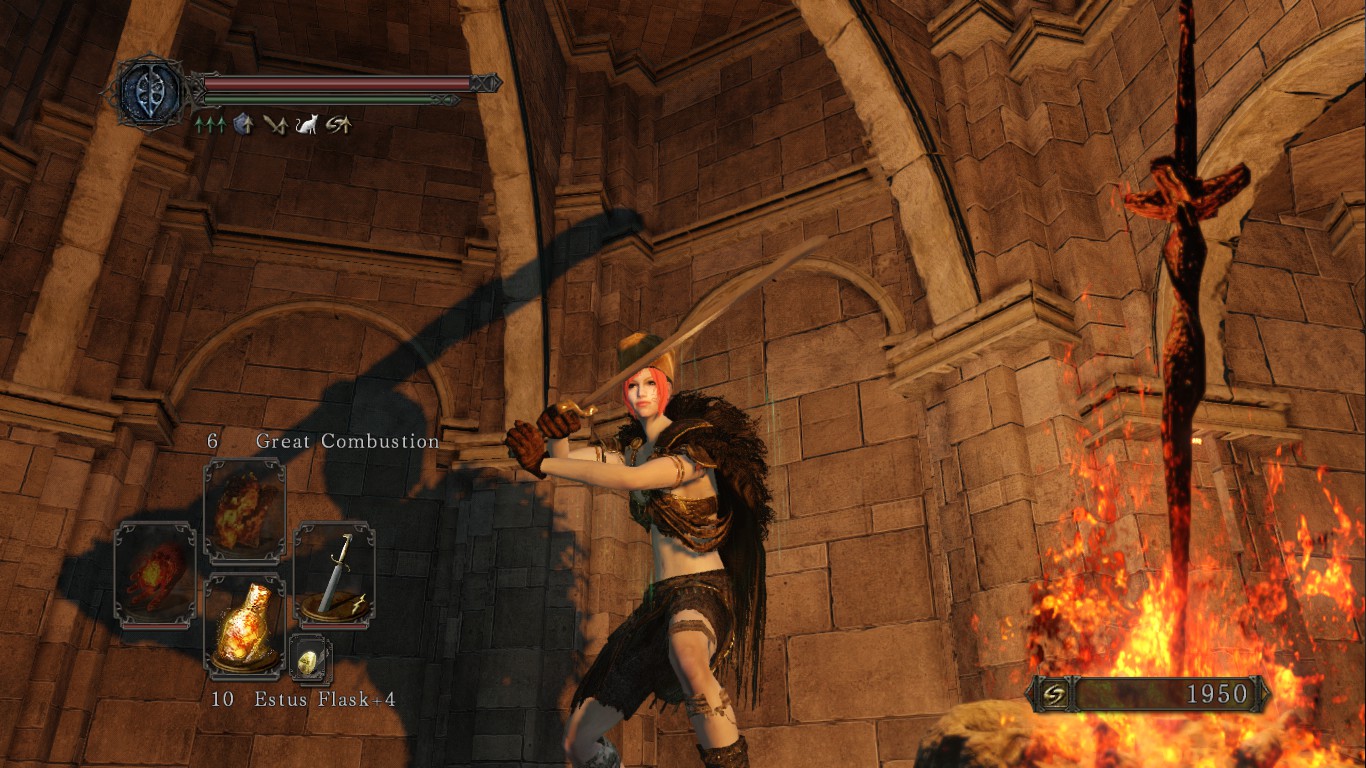Click the swirl with arrow status icon
The image size is (1366, 768).
tap(338, 125)
